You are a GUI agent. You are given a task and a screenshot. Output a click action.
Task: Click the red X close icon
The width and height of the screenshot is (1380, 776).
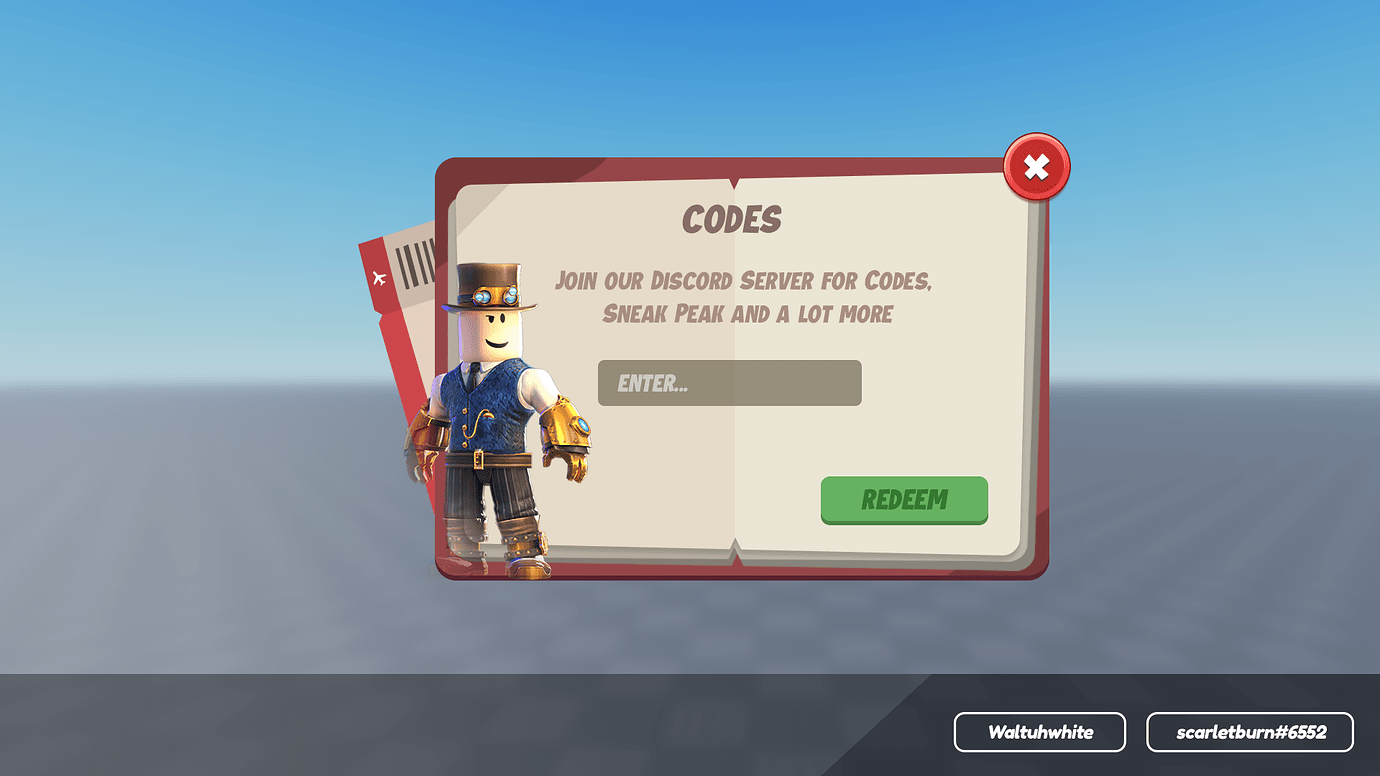click(1035, 166)
